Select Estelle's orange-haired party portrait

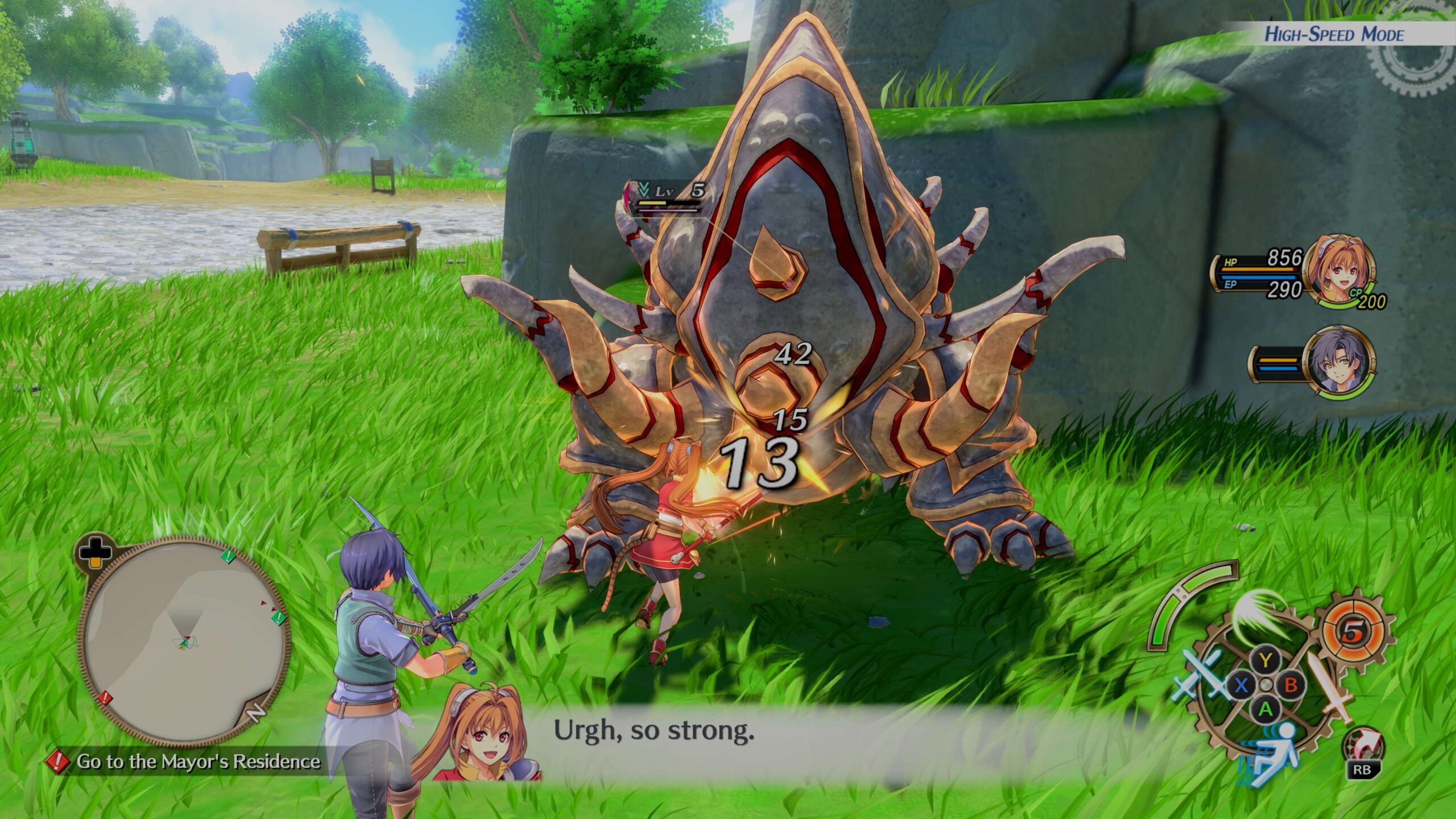pos(1338,271)
